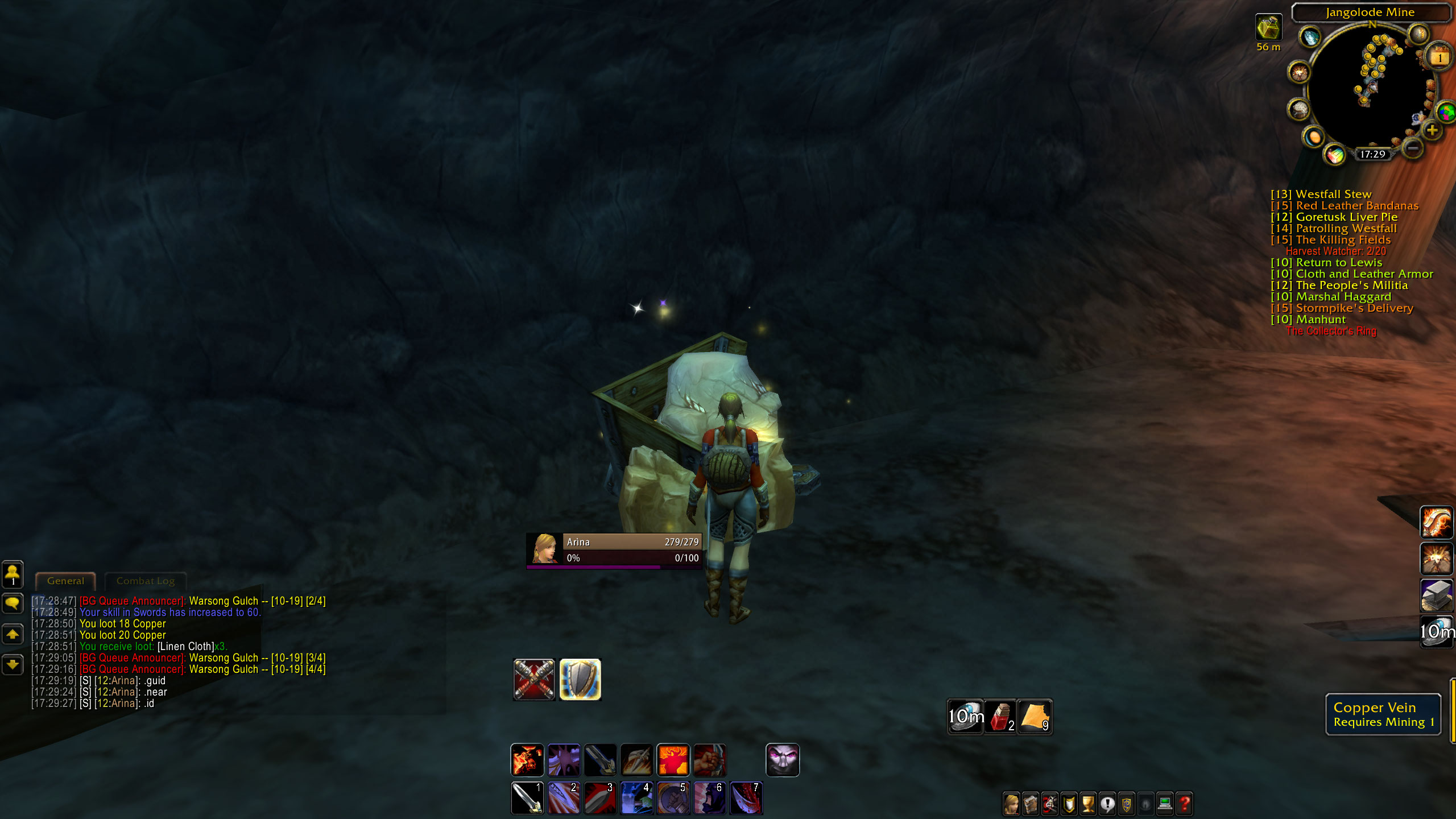
Task: Click the [Linen Cloth] loot link in chat
Action: (186, 646)
